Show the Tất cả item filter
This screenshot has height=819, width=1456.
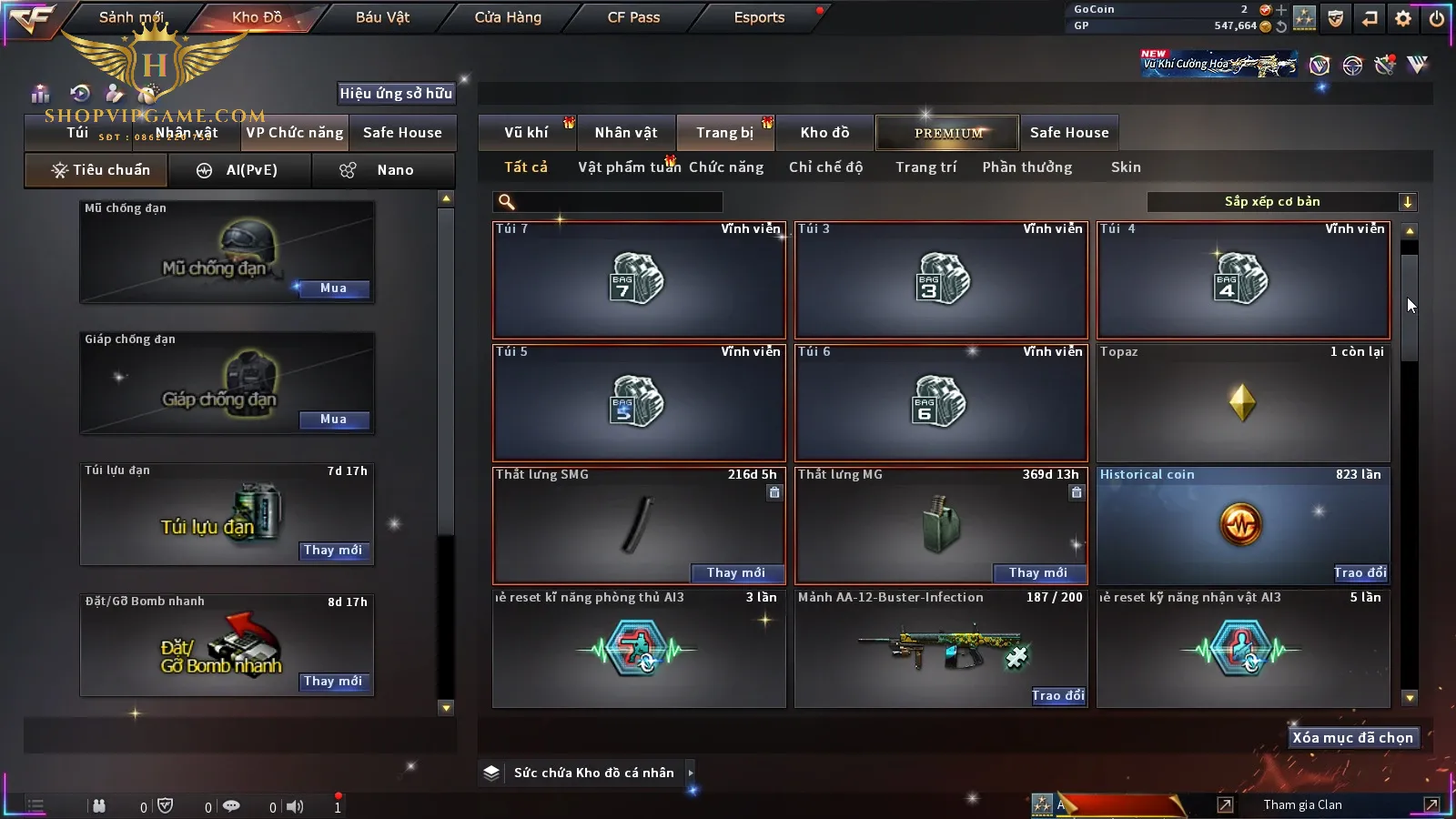pyautogui.click(x=526, y=167)
